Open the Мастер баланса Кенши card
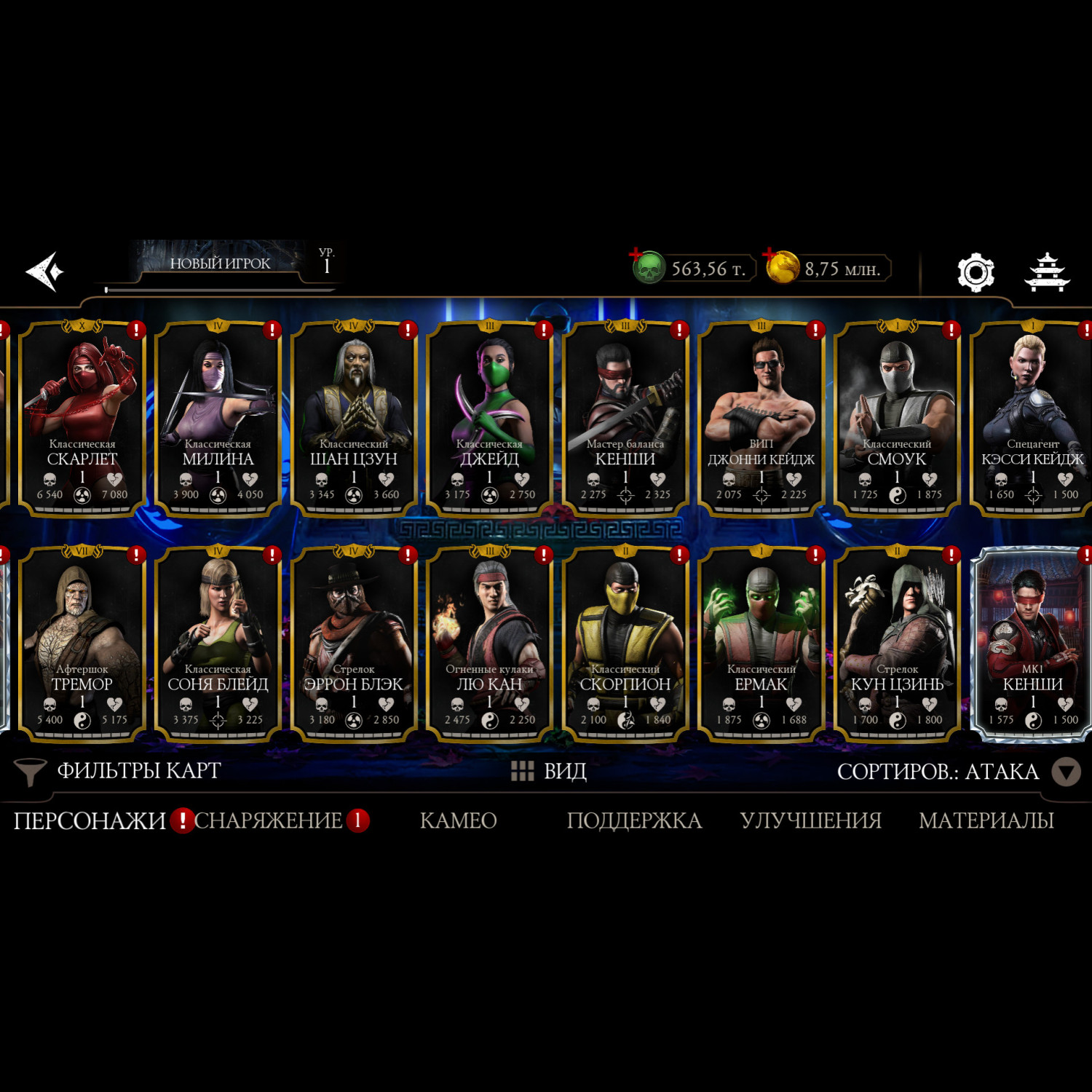The image size is (1092, 1092). pyautogui.click(x=625, y=419)
